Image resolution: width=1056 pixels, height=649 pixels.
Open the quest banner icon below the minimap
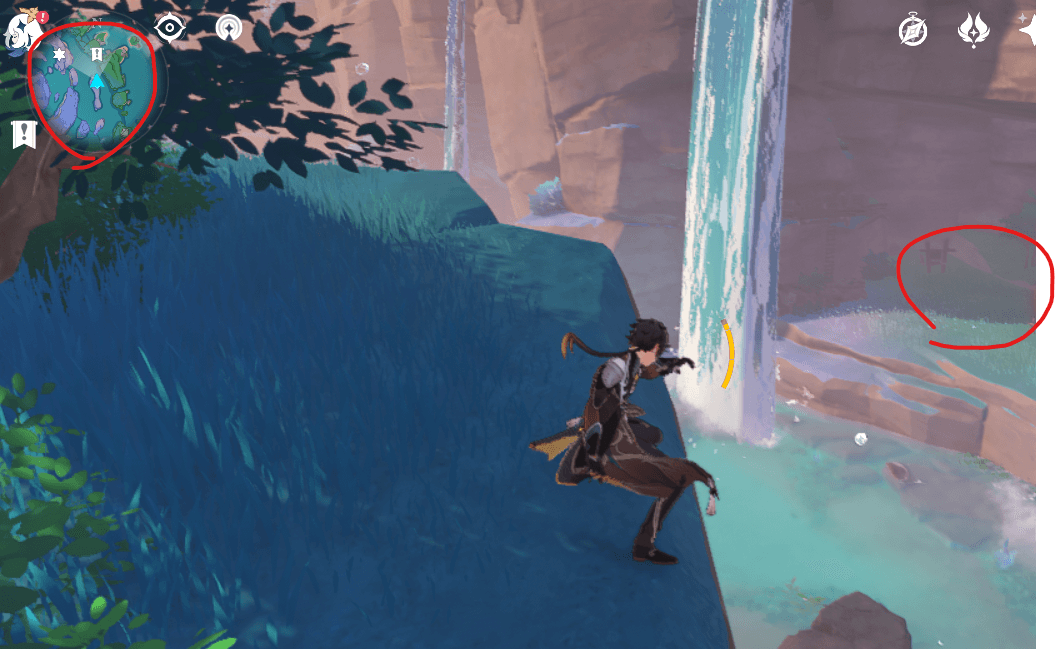(24, 134)
